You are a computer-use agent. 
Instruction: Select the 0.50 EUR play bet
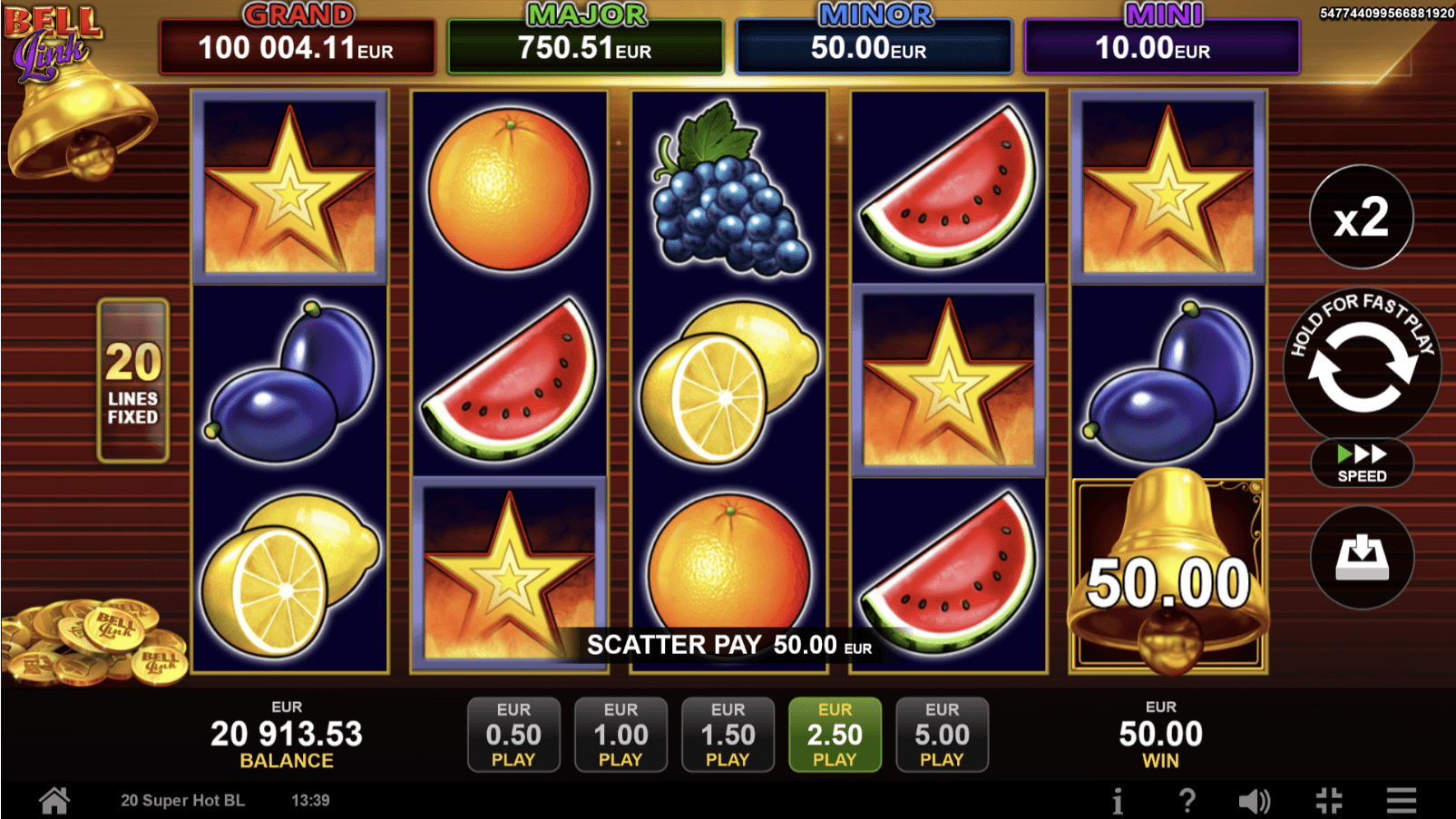pos(513,735)
